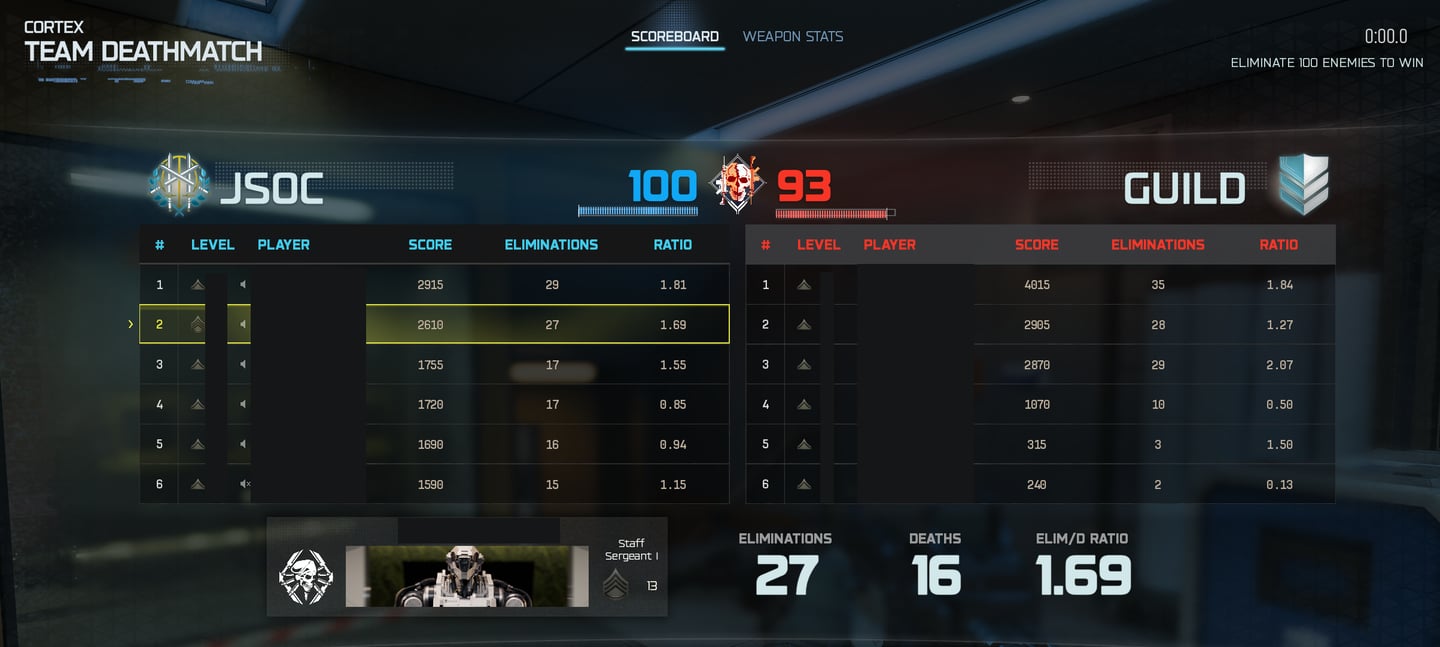Open the Staff Sergeant I player card

(x=466, y=567)
